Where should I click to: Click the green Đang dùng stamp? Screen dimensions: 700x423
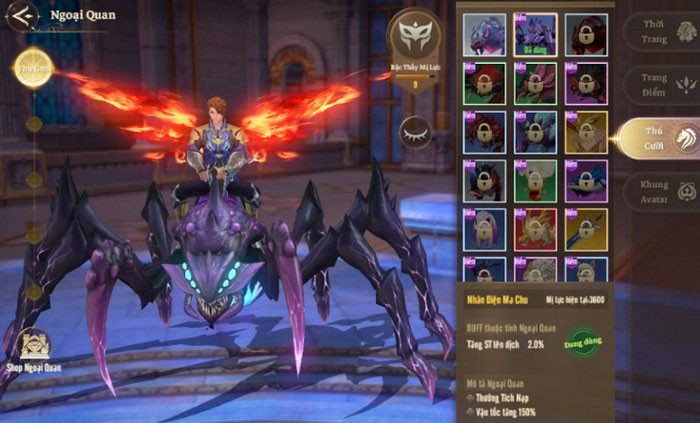click(x=581, y=343)
